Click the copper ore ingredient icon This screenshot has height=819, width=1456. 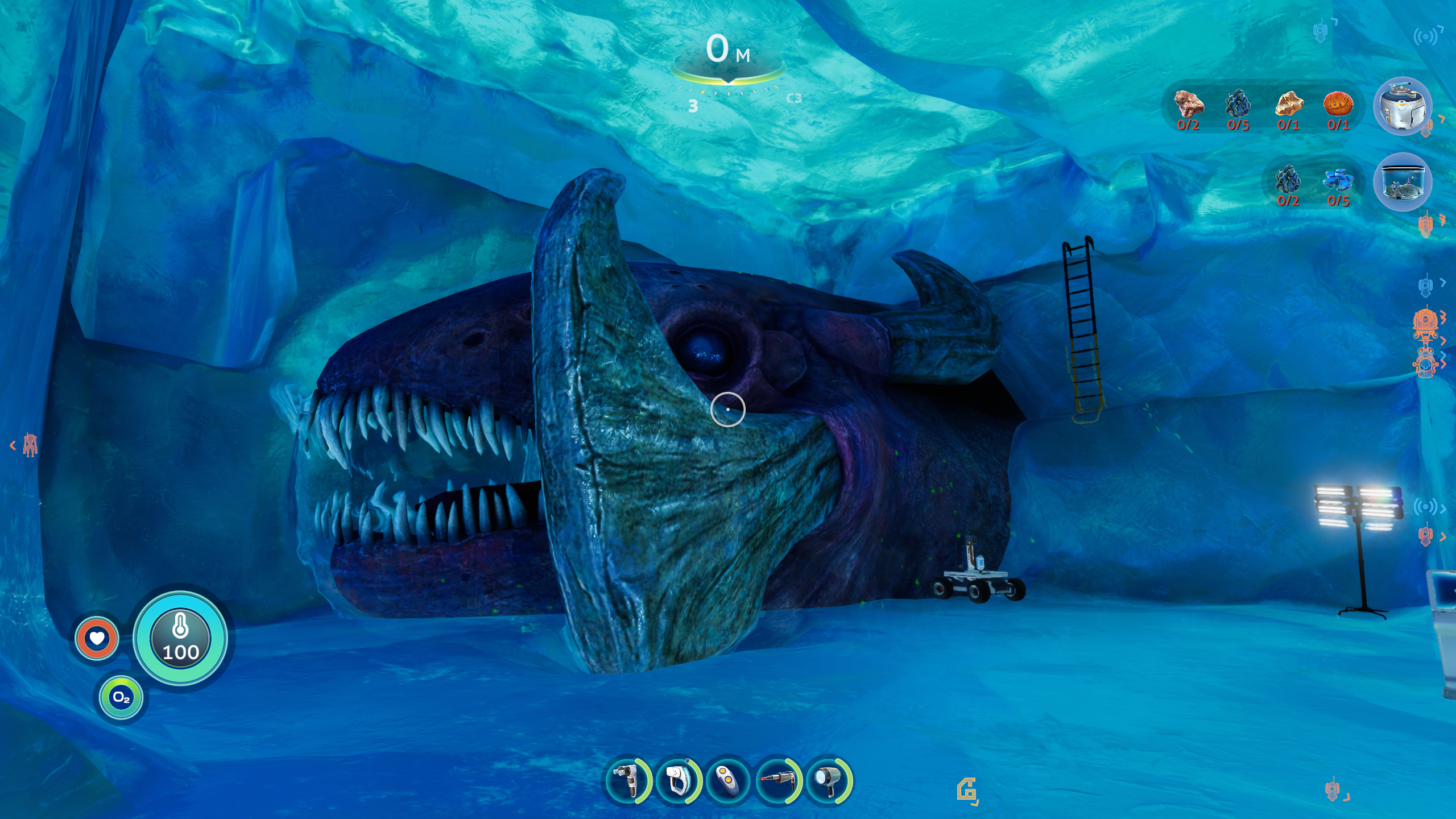[x=1188, y=105]
